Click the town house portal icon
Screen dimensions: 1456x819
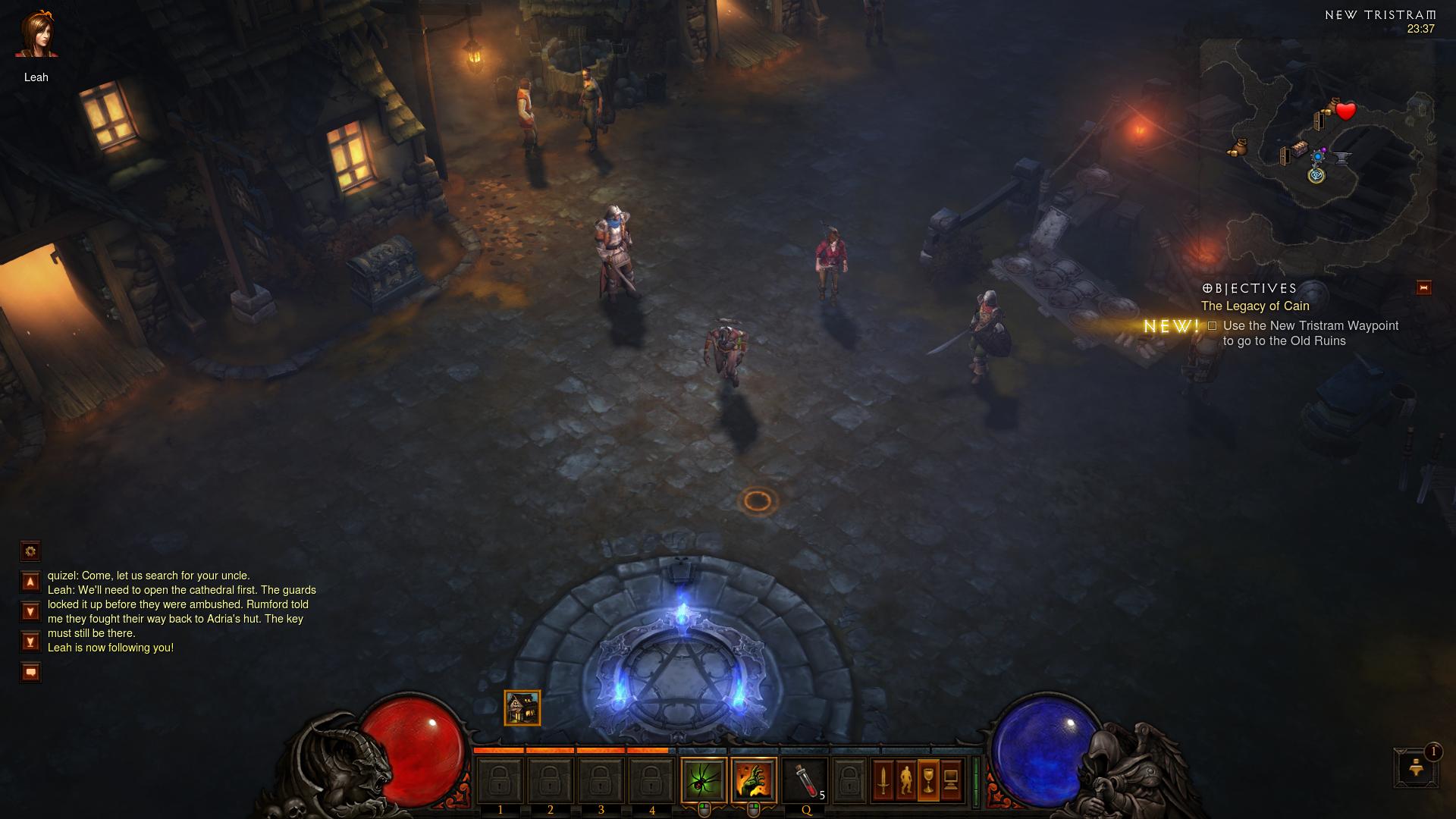coord(522,708)
